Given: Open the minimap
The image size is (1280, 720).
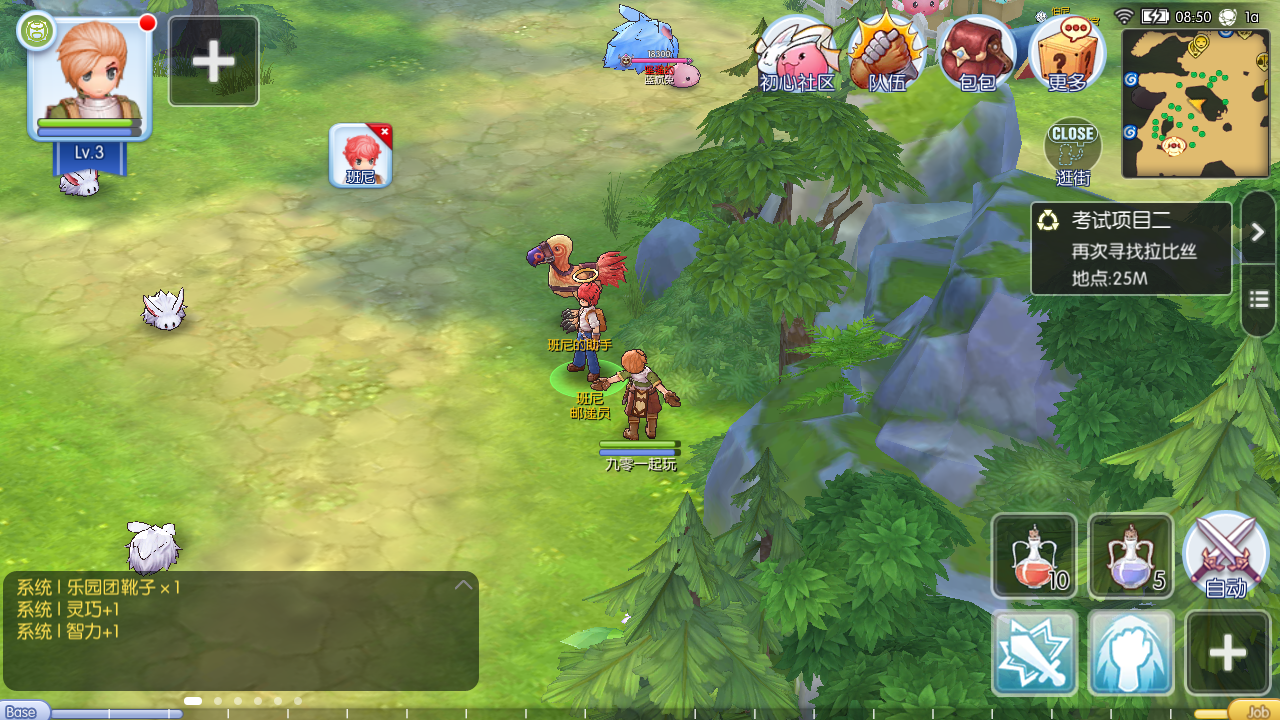Looking at the screenshot, I should click(1195, 103).
